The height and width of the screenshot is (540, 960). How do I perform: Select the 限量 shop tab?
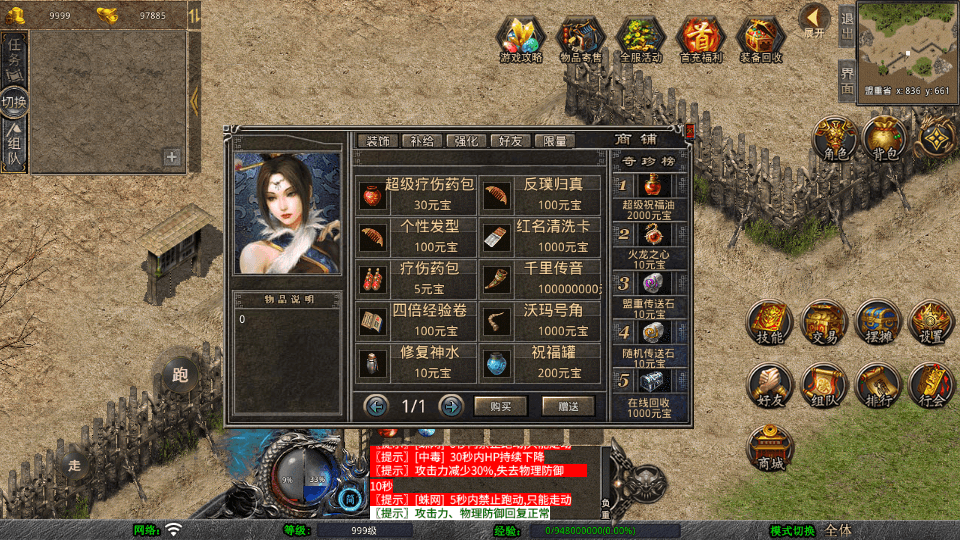coord(555,141)
